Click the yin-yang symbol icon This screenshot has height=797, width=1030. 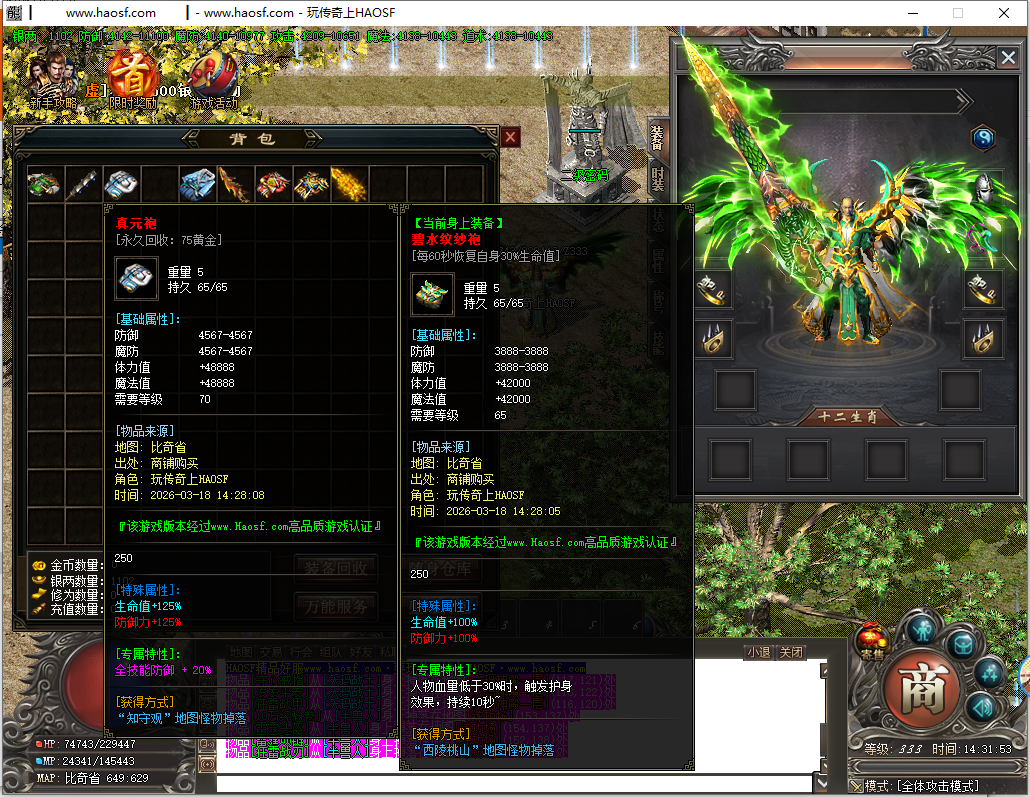coord(983,139)
